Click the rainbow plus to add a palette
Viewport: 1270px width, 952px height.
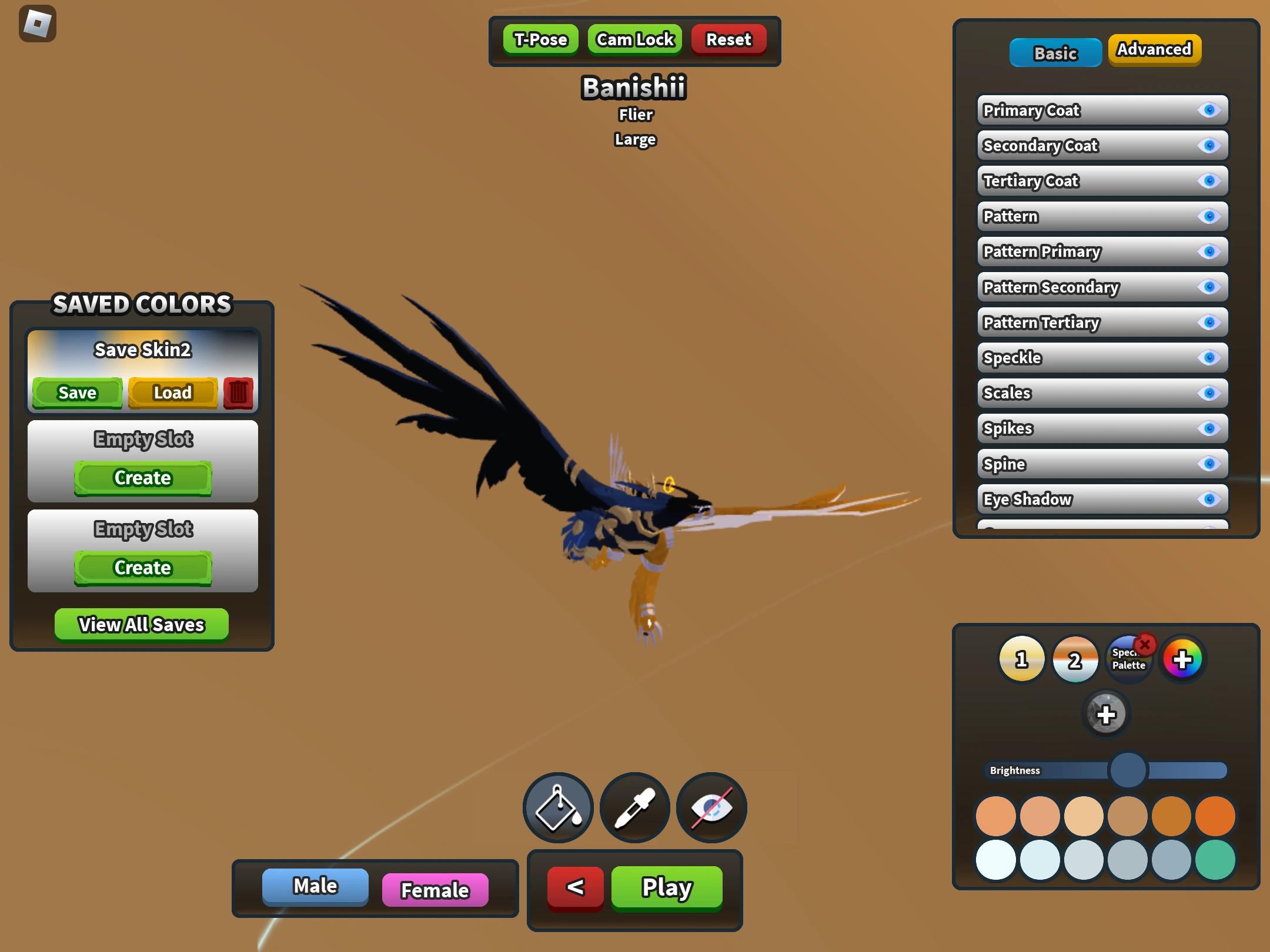click(1182, 659)
